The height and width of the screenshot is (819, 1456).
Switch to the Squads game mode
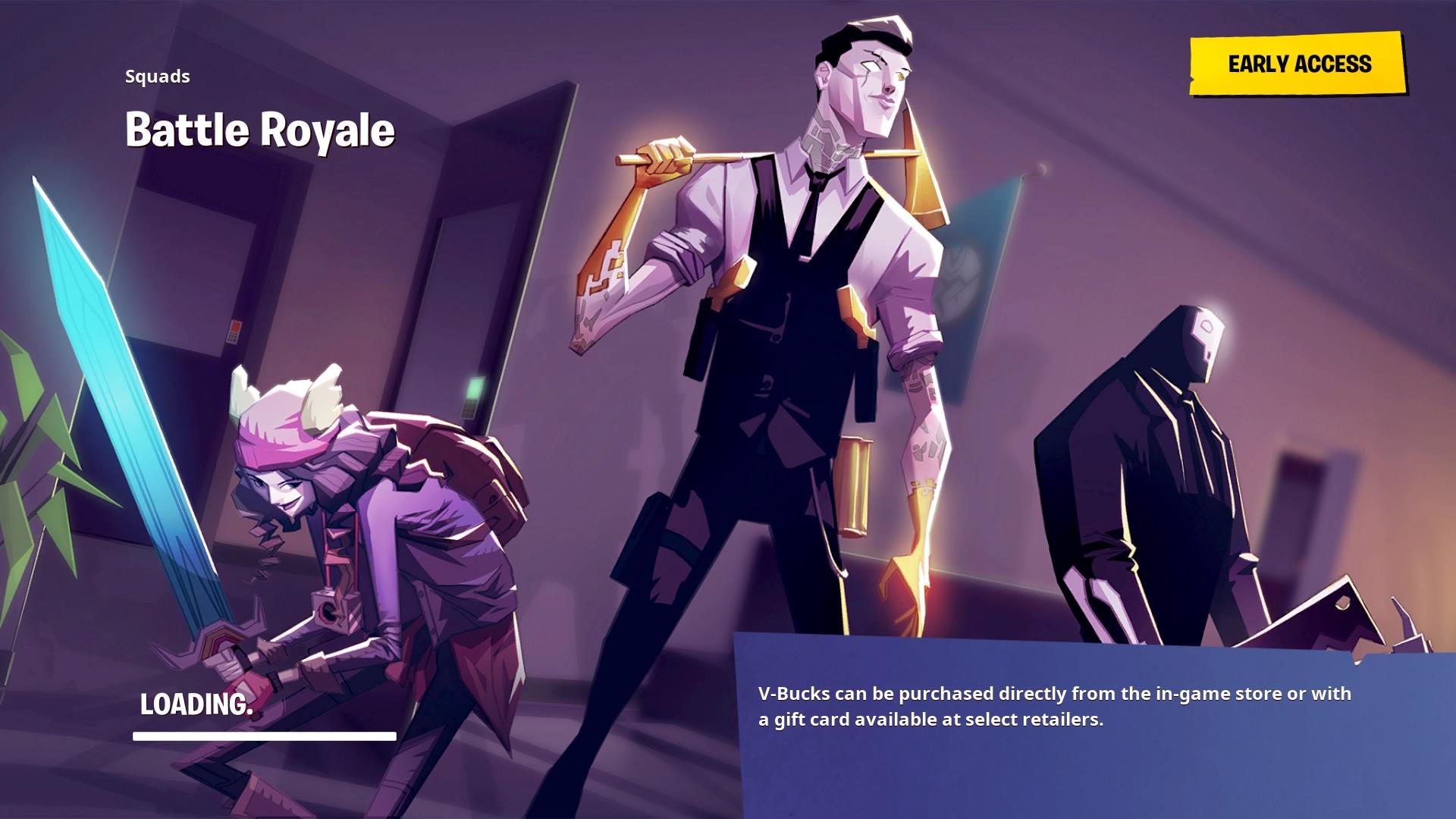coord(156,76)
